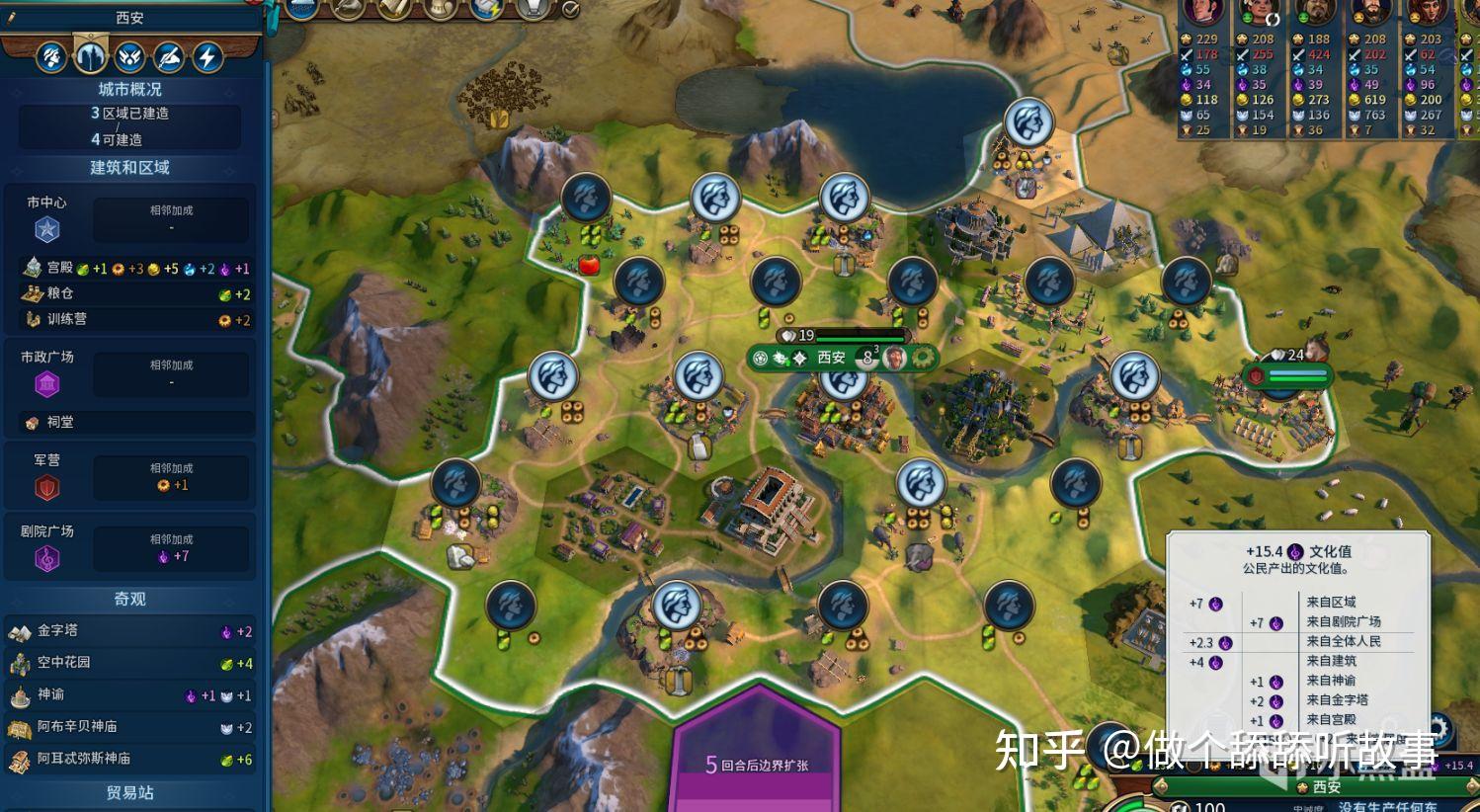The width and height of the screenshot is (1480, 812).
Task: Select the 军营 encampment district entry
Action: point(47,476)
